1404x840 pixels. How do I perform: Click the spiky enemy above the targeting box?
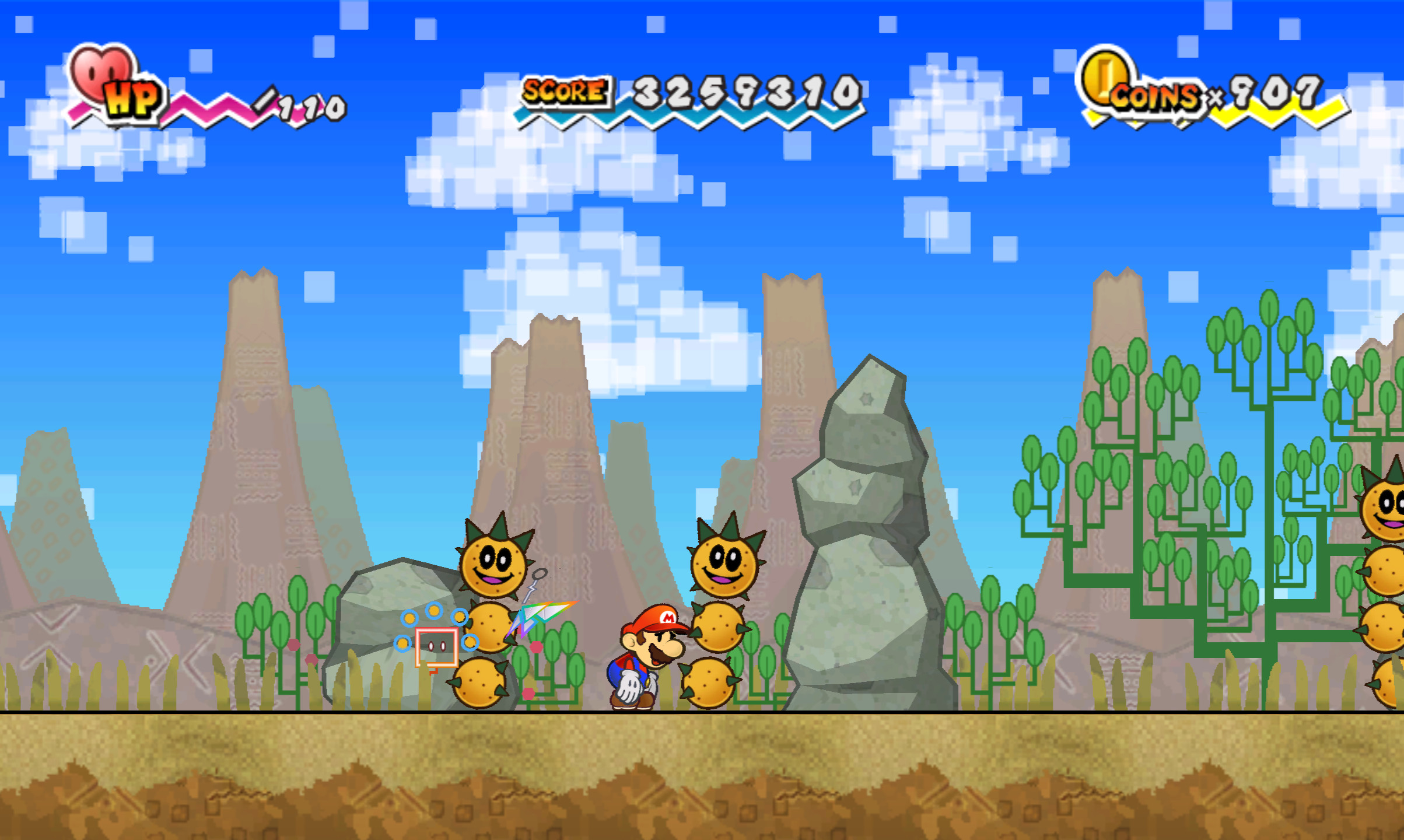pos(493,566)
